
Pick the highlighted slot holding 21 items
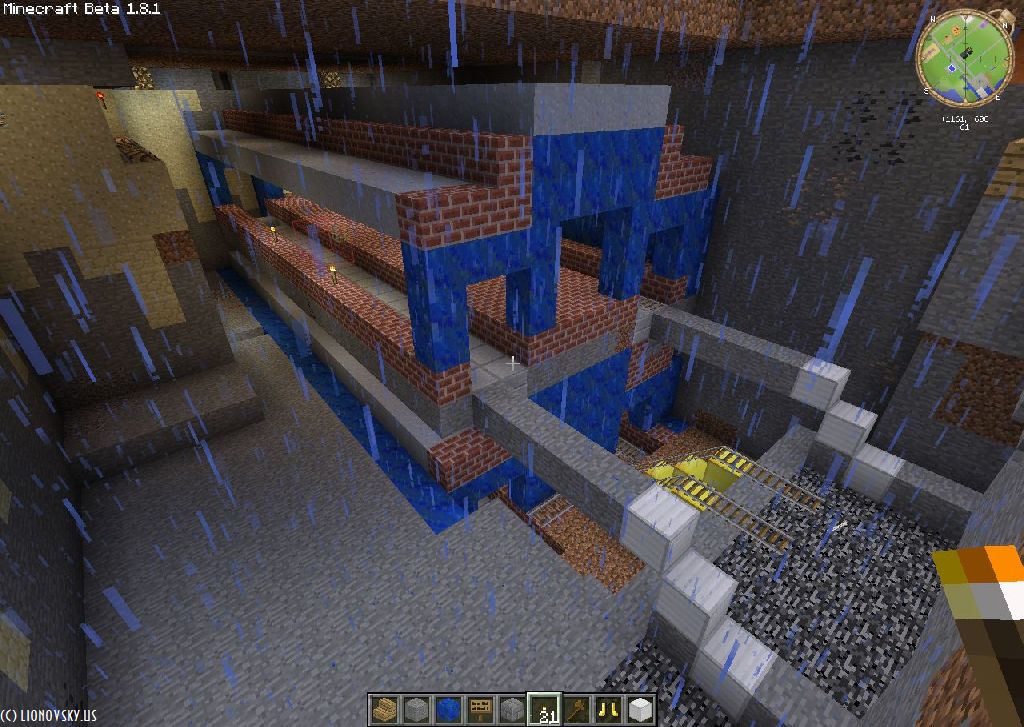point(545,709)
